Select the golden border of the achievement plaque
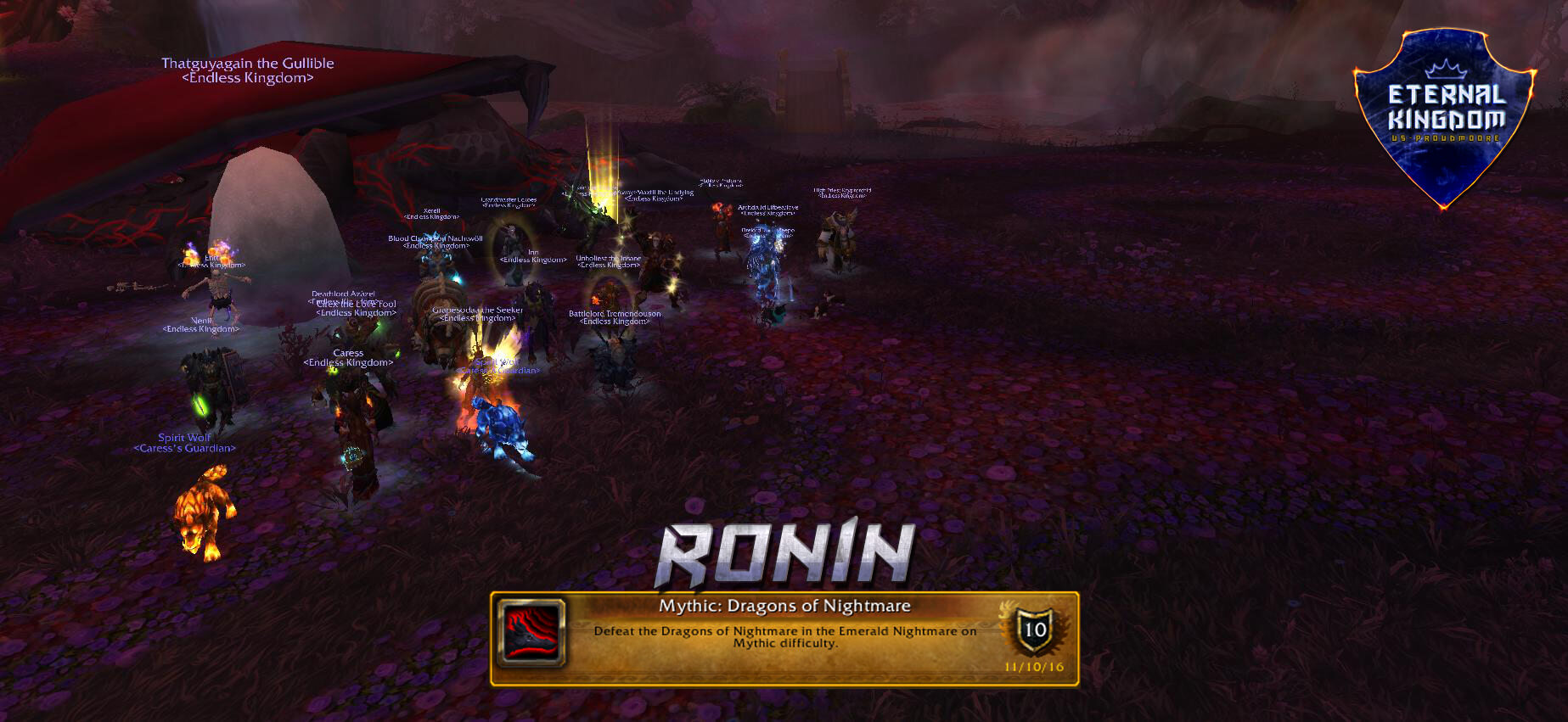Viewport: 1568px width, 722px height. pyautogui.click(x=781, y=594)
